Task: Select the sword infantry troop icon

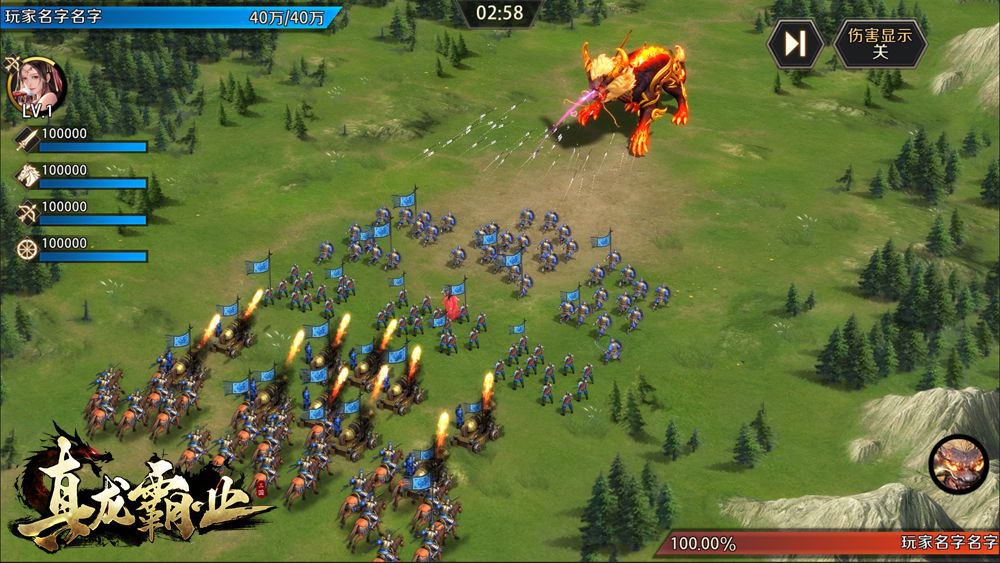Action: (27, 139)
